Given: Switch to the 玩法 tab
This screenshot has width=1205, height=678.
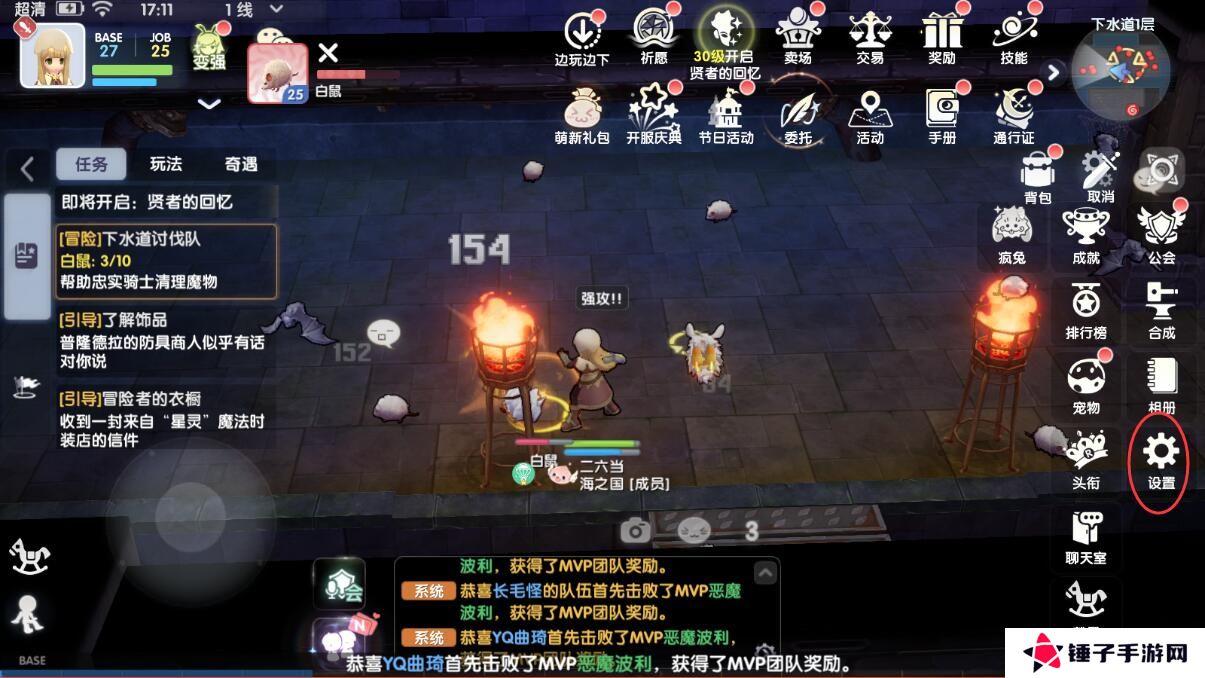Looking at the screenshot, I should [x=166, y=164].
